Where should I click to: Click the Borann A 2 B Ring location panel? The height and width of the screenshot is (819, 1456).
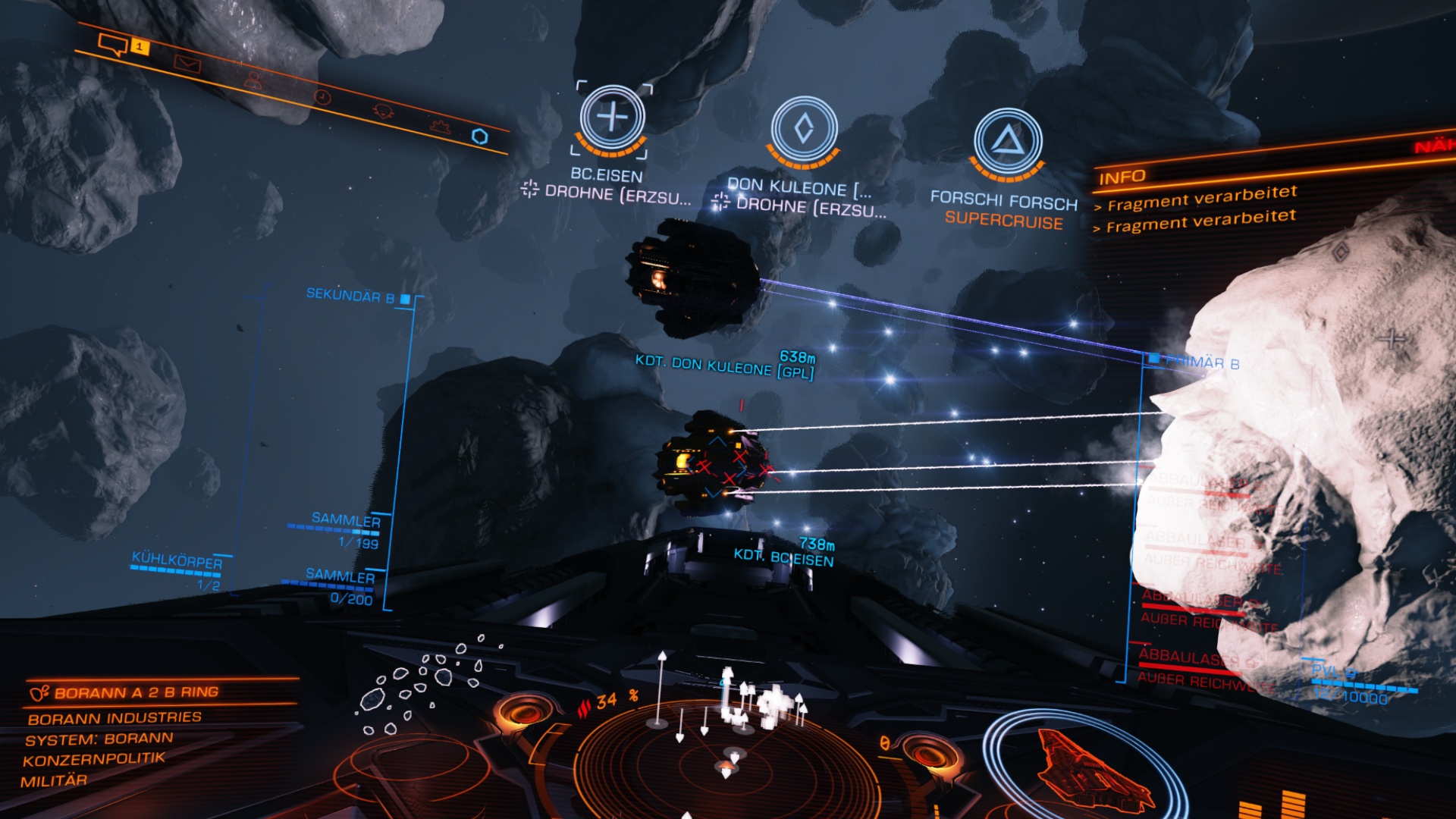tap(136, 692)
